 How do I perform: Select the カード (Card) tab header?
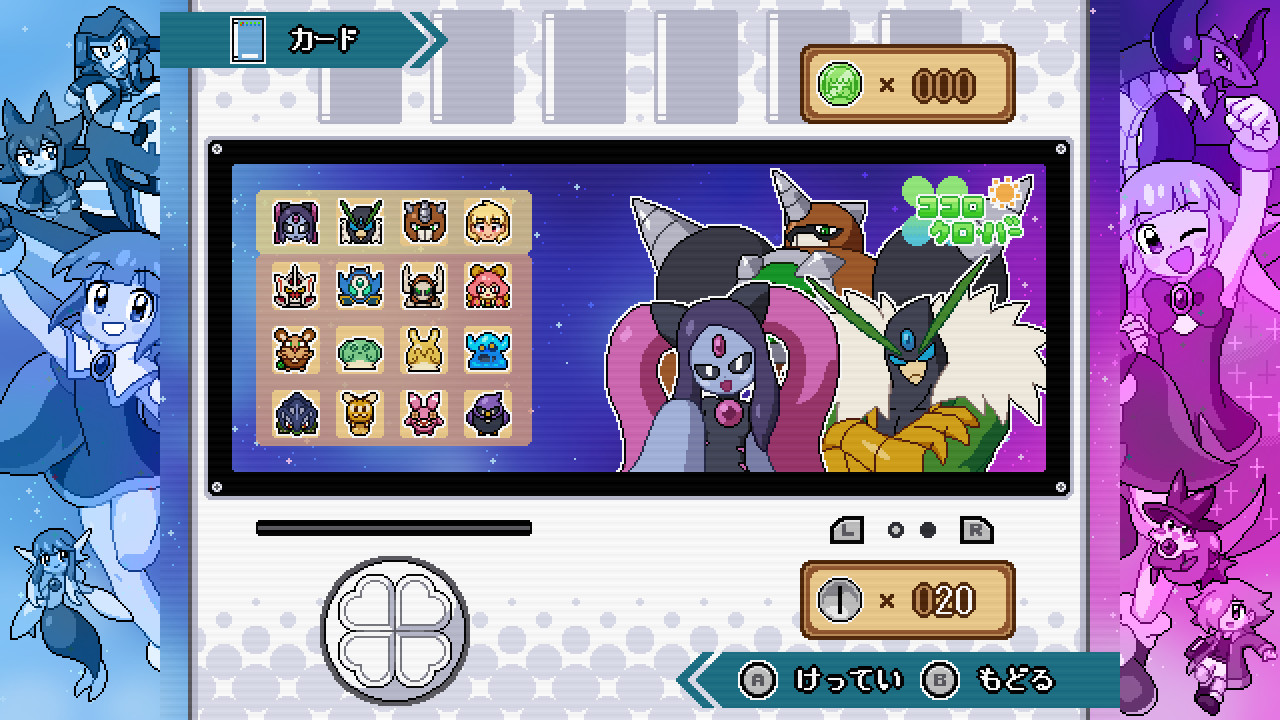[x=300, y=40]
